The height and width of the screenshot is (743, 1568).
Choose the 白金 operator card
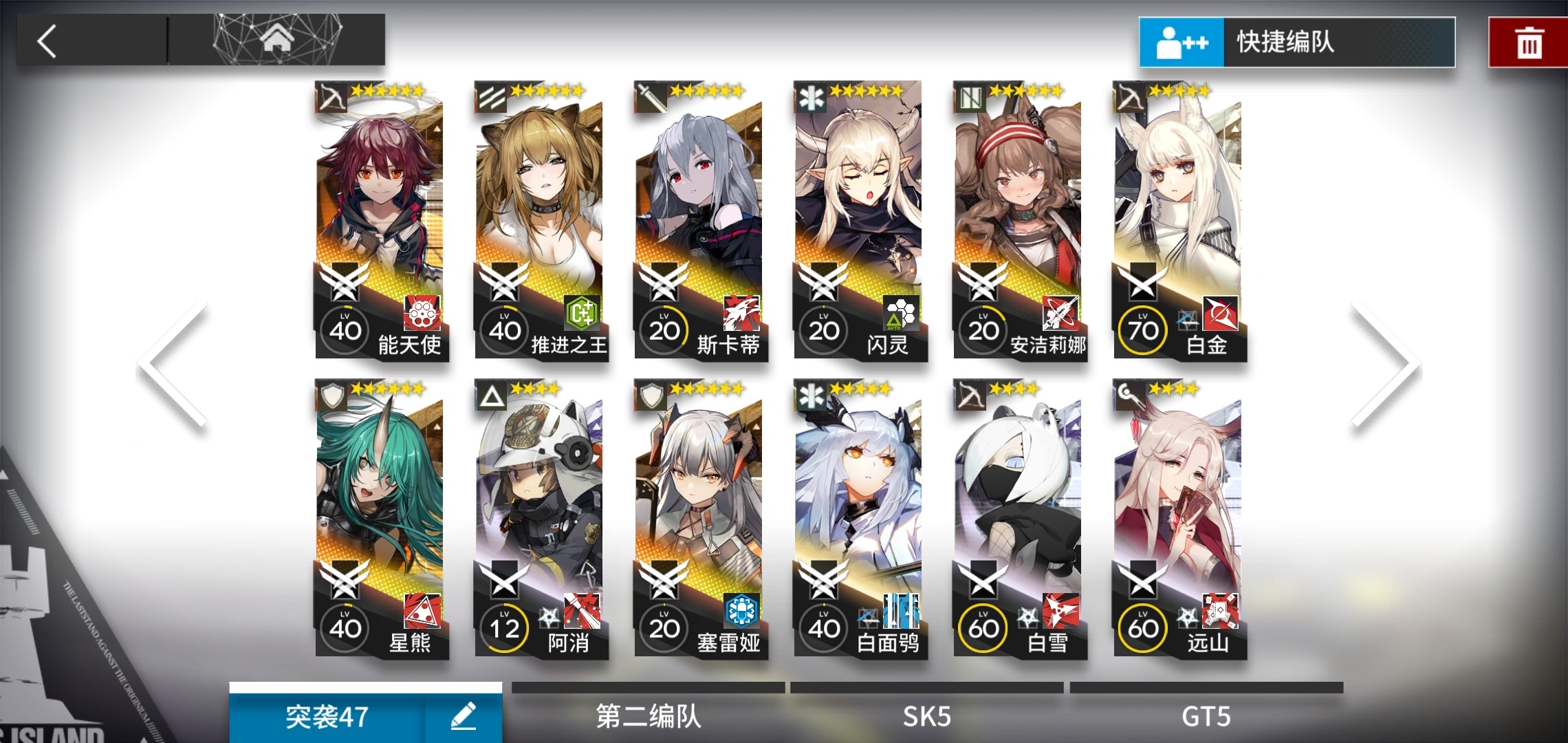[1179, 220]
